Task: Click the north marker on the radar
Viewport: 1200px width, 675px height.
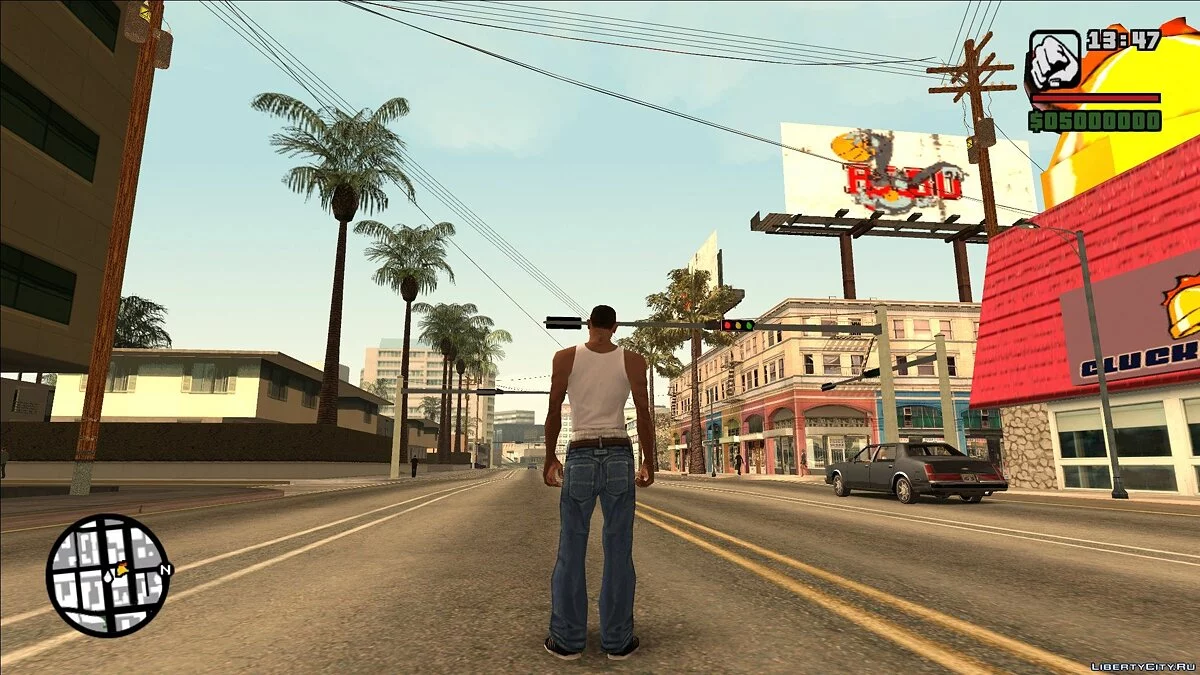Action: coord(166,570)
